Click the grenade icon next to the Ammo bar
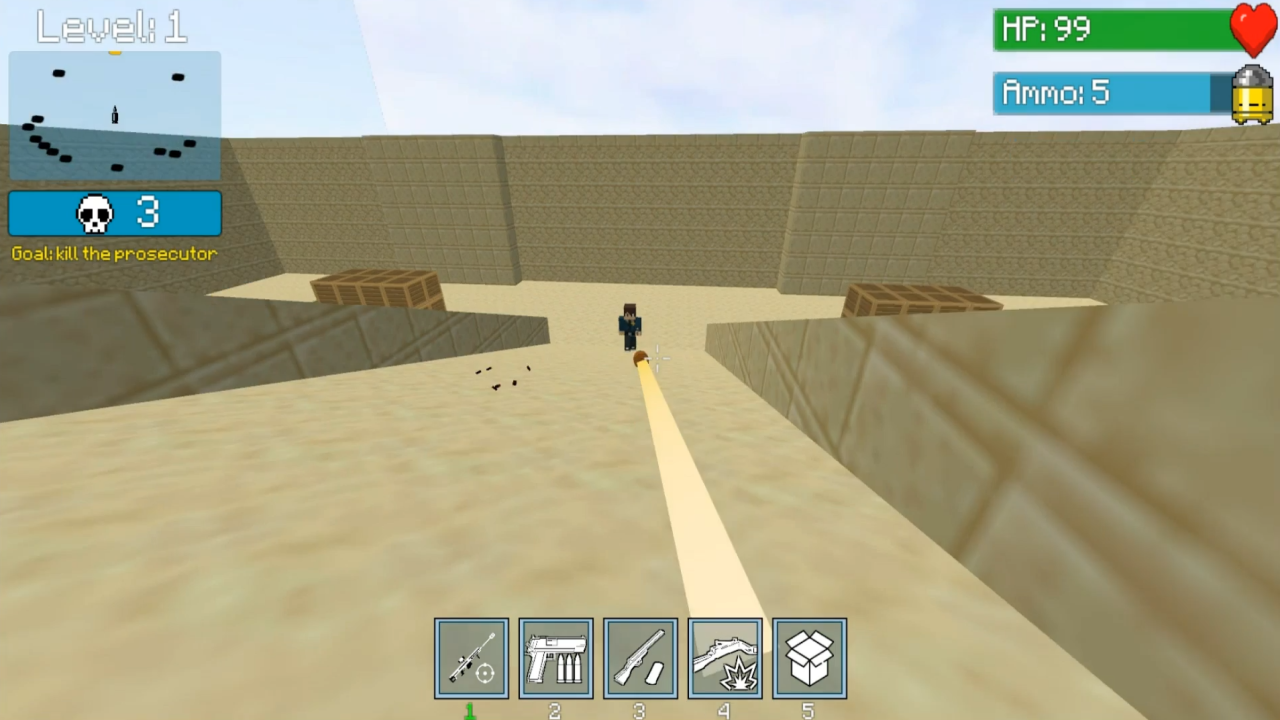 pyautogui.click(x=1252, y=94)
